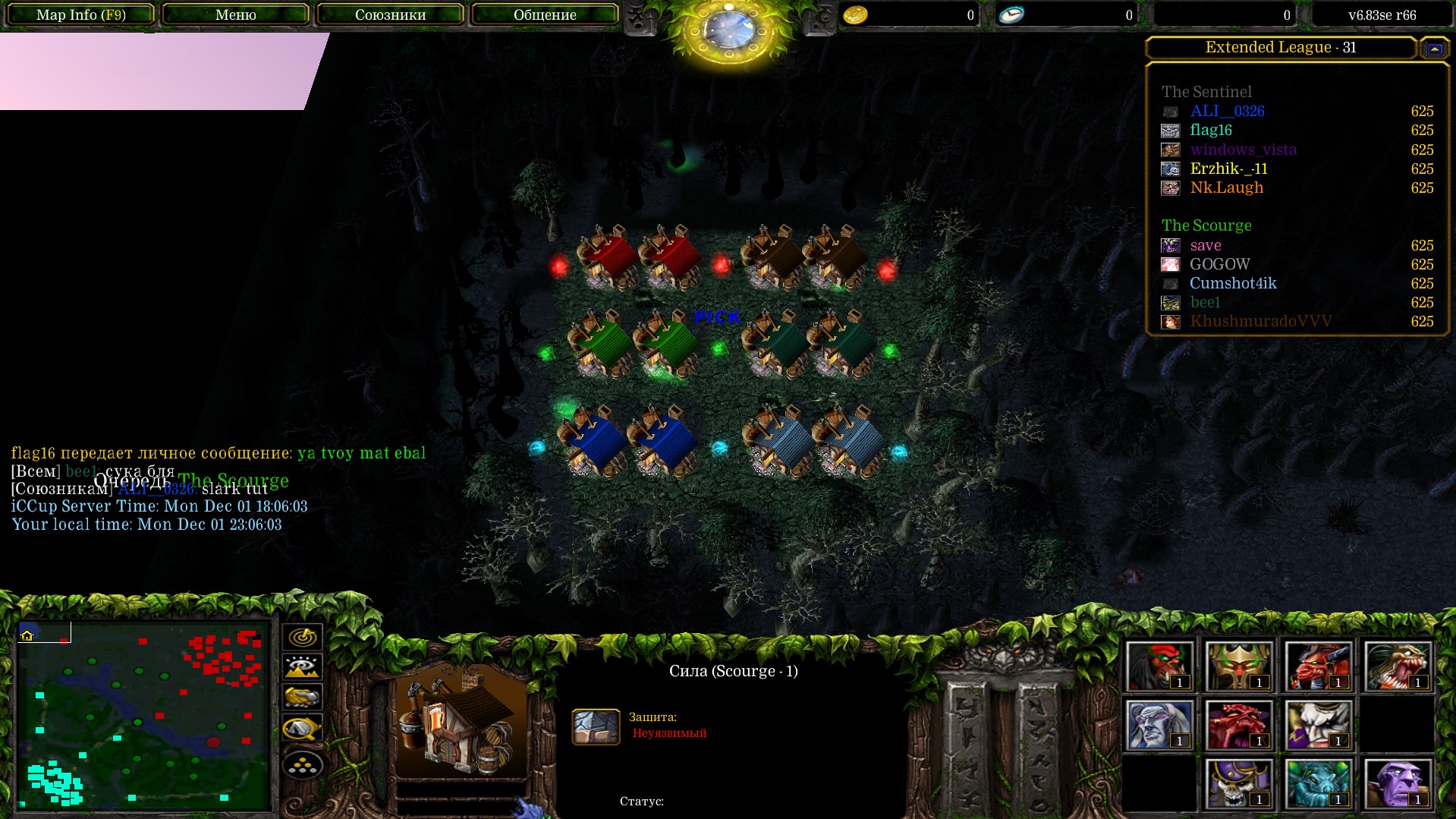The image size is (1456, 819).
Task: Select the purple-helmeted skull hero
Action: click(x=1238, y=783)
